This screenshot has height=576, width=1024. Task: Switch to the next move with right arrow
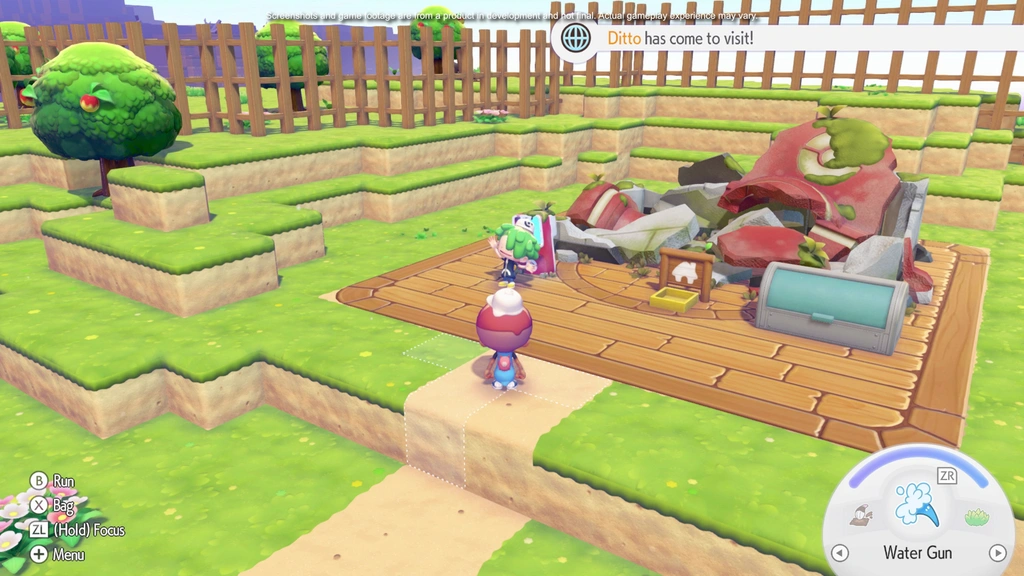pos(997,553)
